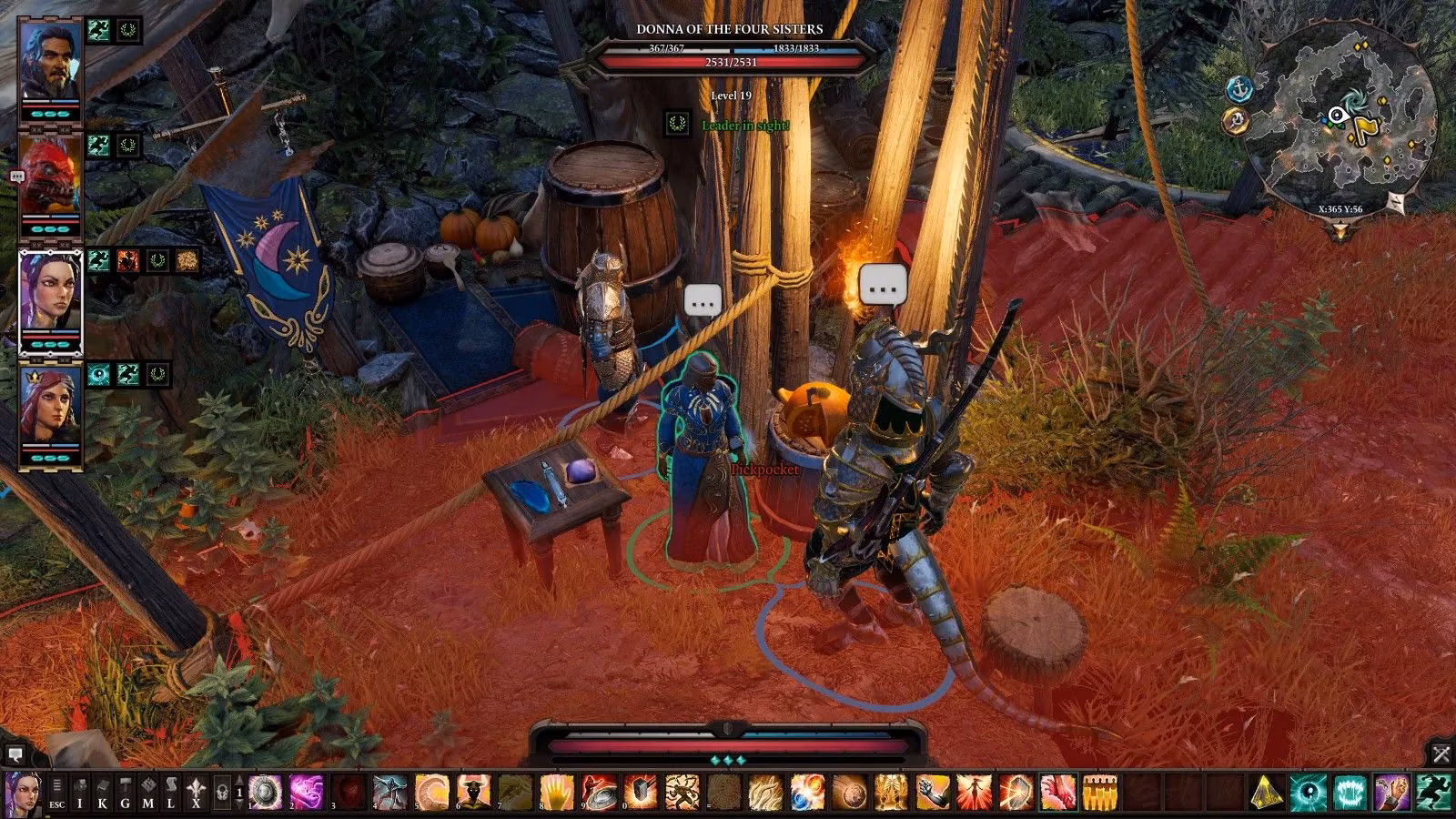Open the map icon labeled M
Viewport: 1456px width, 819px height.
coord(148,792)
